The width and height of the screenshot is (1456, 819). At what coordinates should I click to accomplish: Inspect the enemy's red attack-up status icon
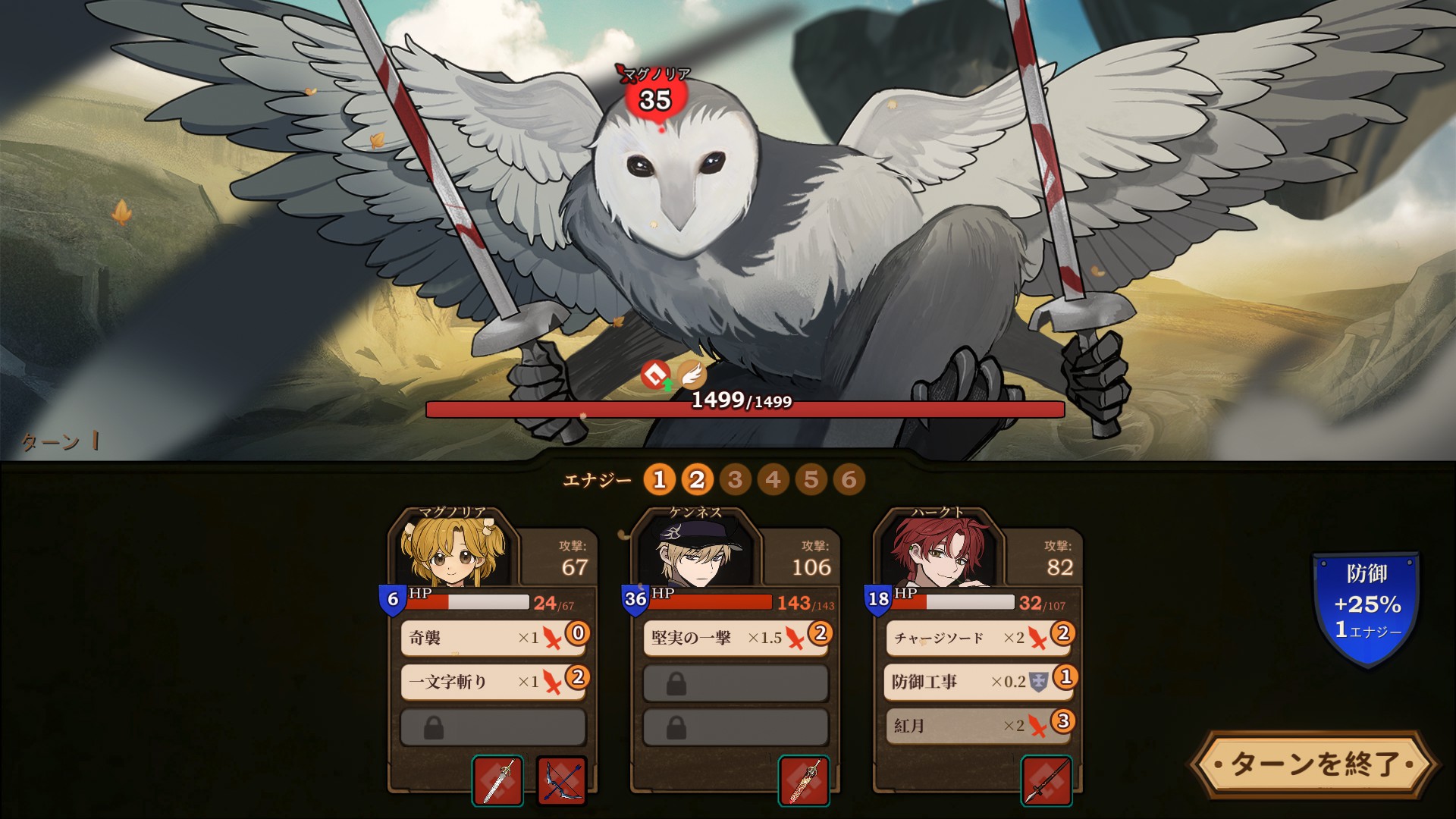coord(656,374)
